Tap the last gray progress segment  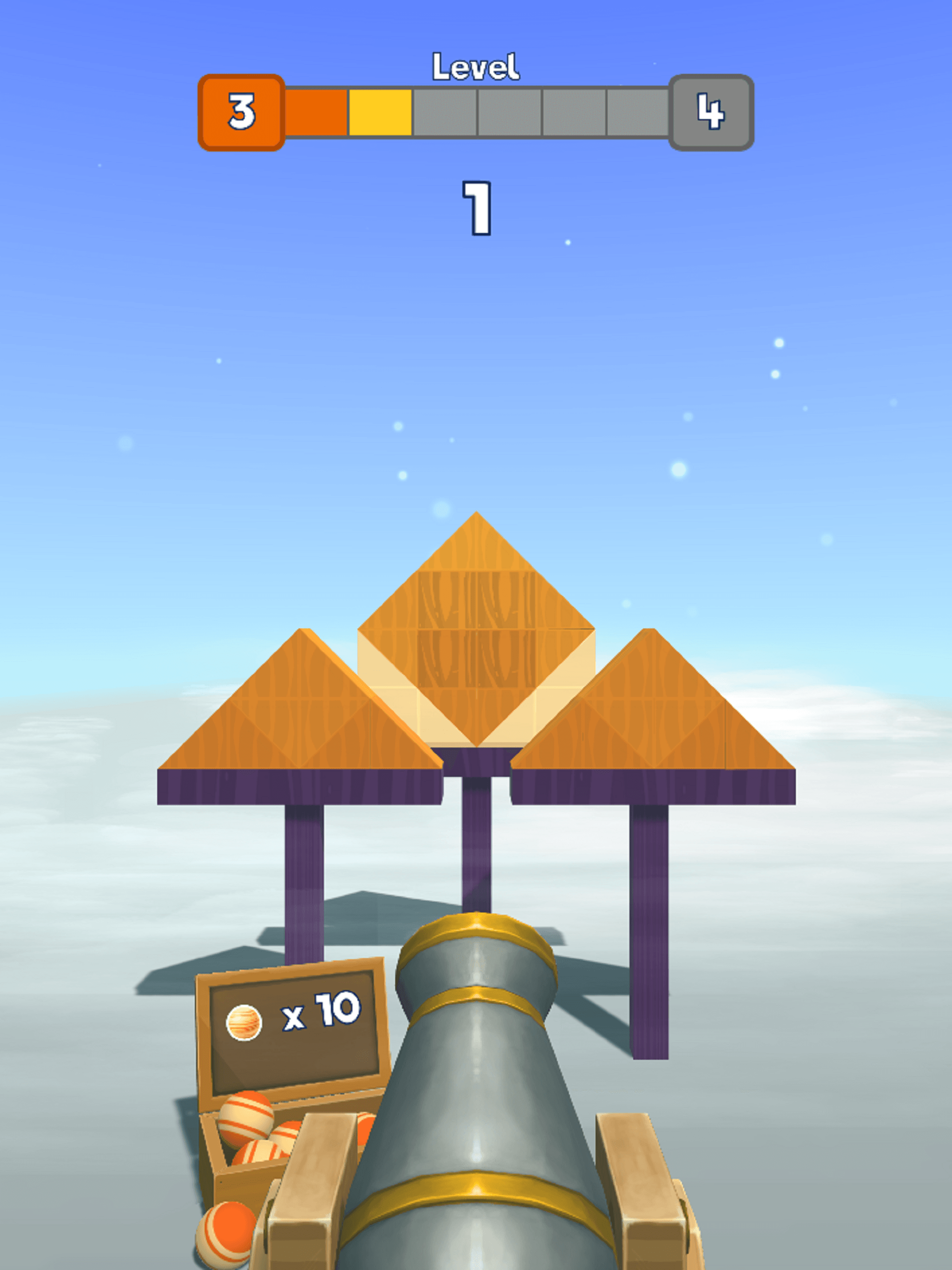(637, 112)
